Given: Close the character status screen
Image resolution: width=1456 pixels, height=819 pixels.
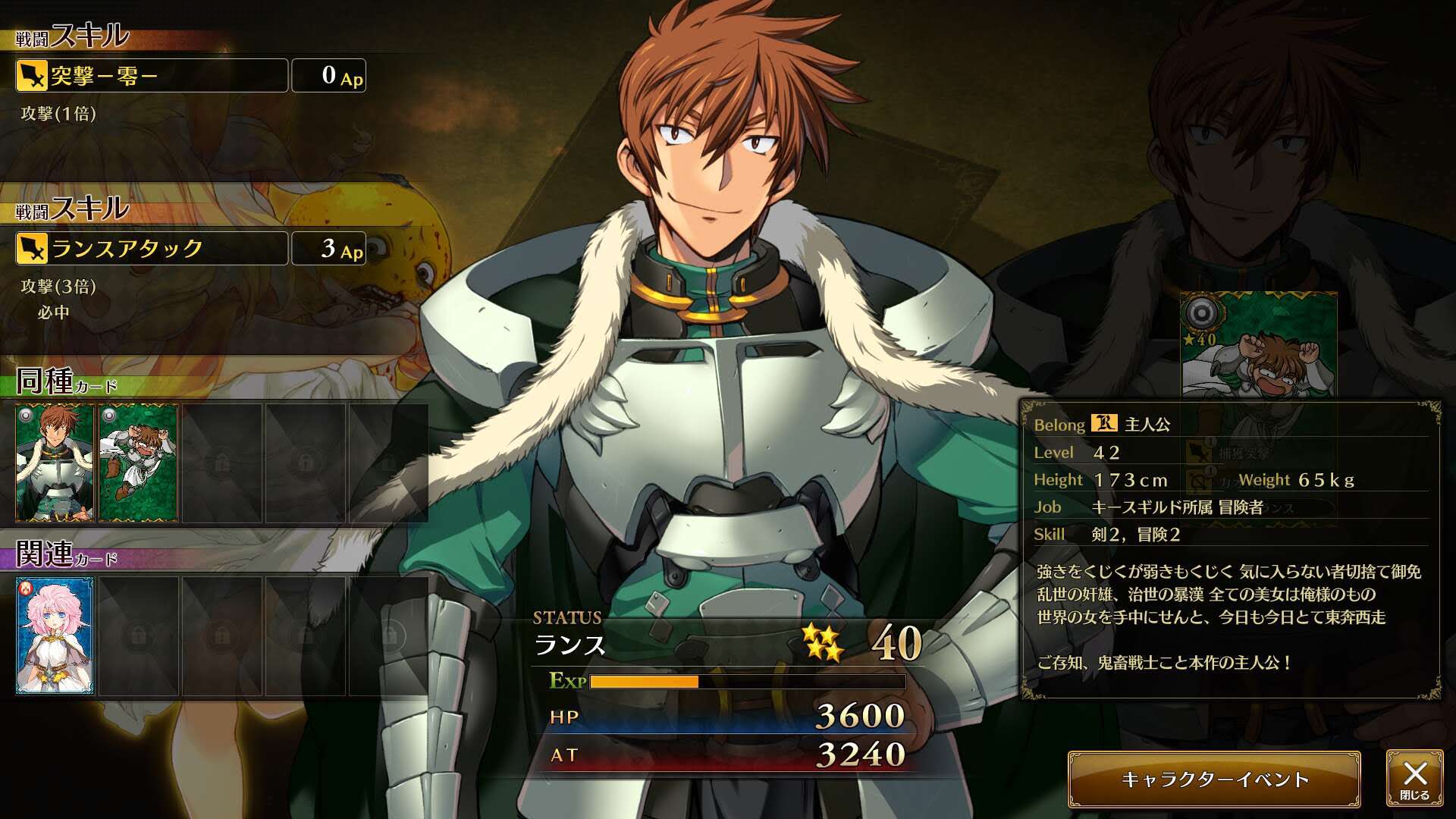Looking at the screenshot, I should (1414, 779).
